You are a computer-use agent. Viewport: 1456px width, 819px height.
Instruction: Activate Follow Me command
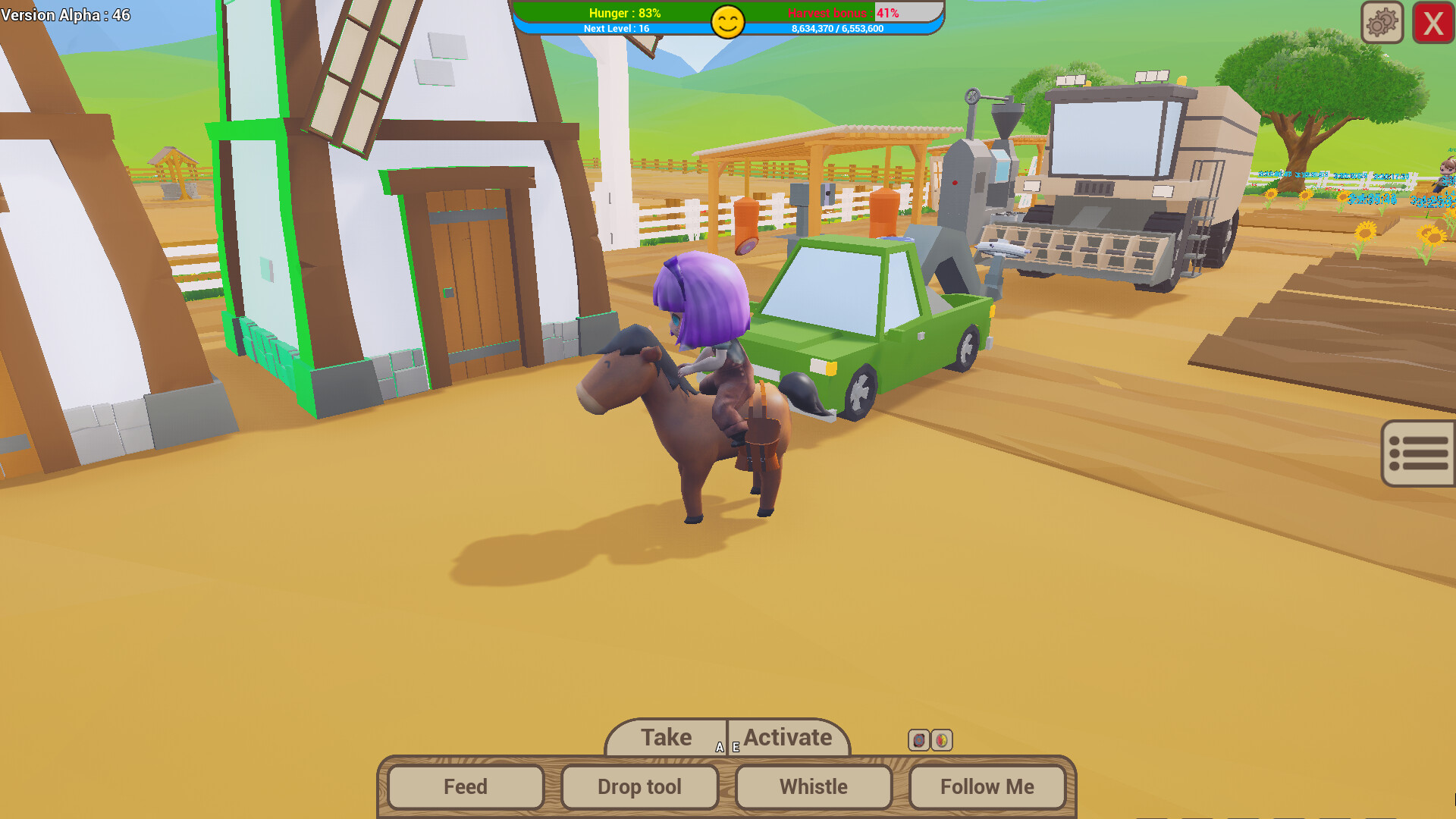(x=987, y=786)
